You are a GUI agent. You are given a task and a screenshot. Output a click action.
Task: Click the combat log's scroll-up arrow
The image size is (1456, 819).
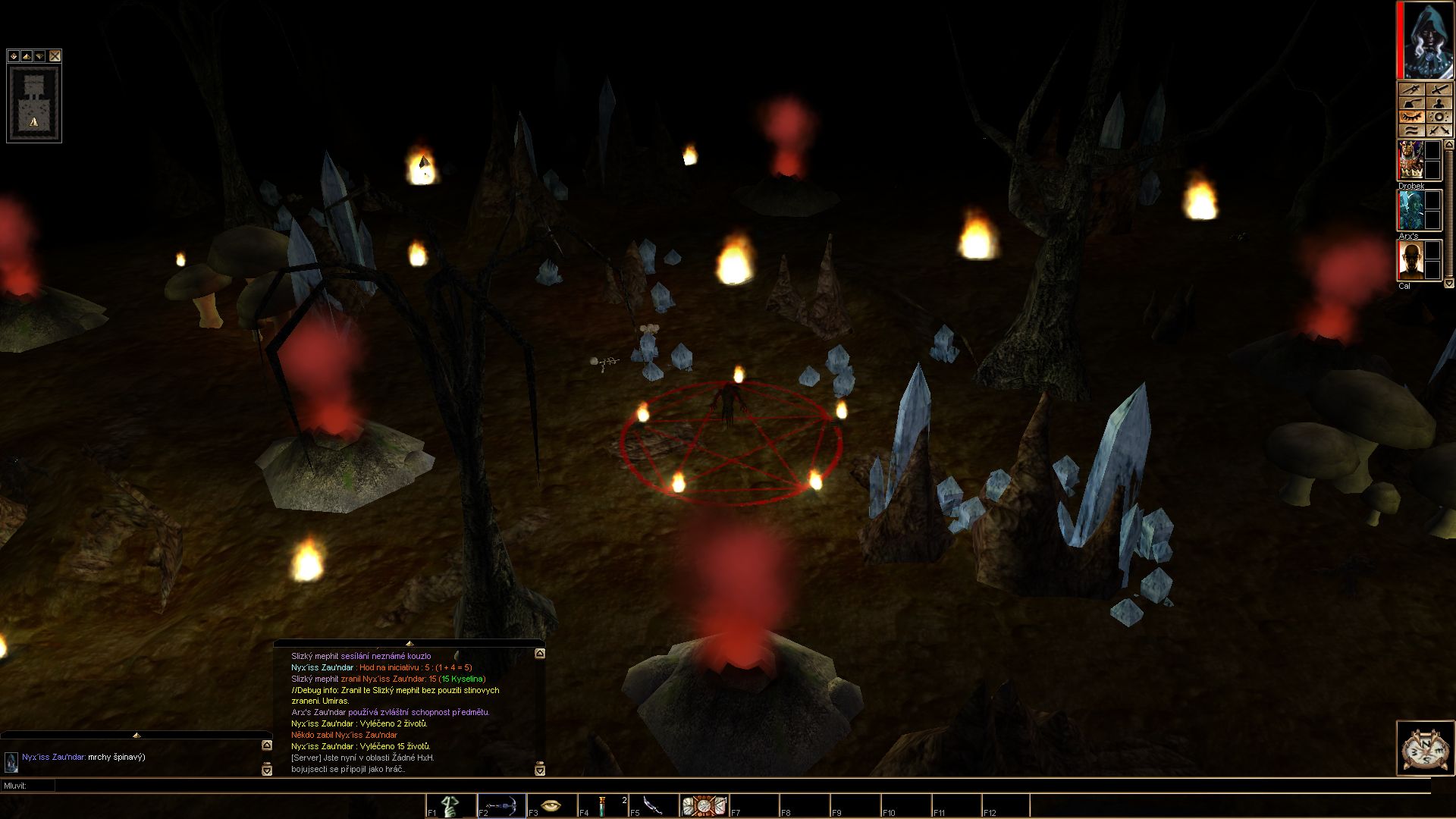(x=539, y=654)
